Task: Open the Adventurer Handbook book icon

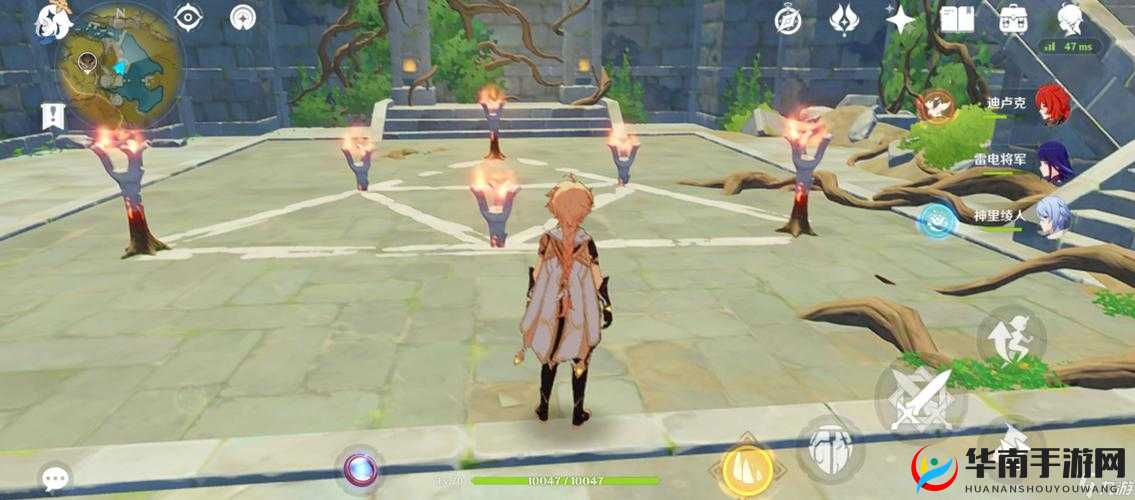Action: (x=959, y=18)
